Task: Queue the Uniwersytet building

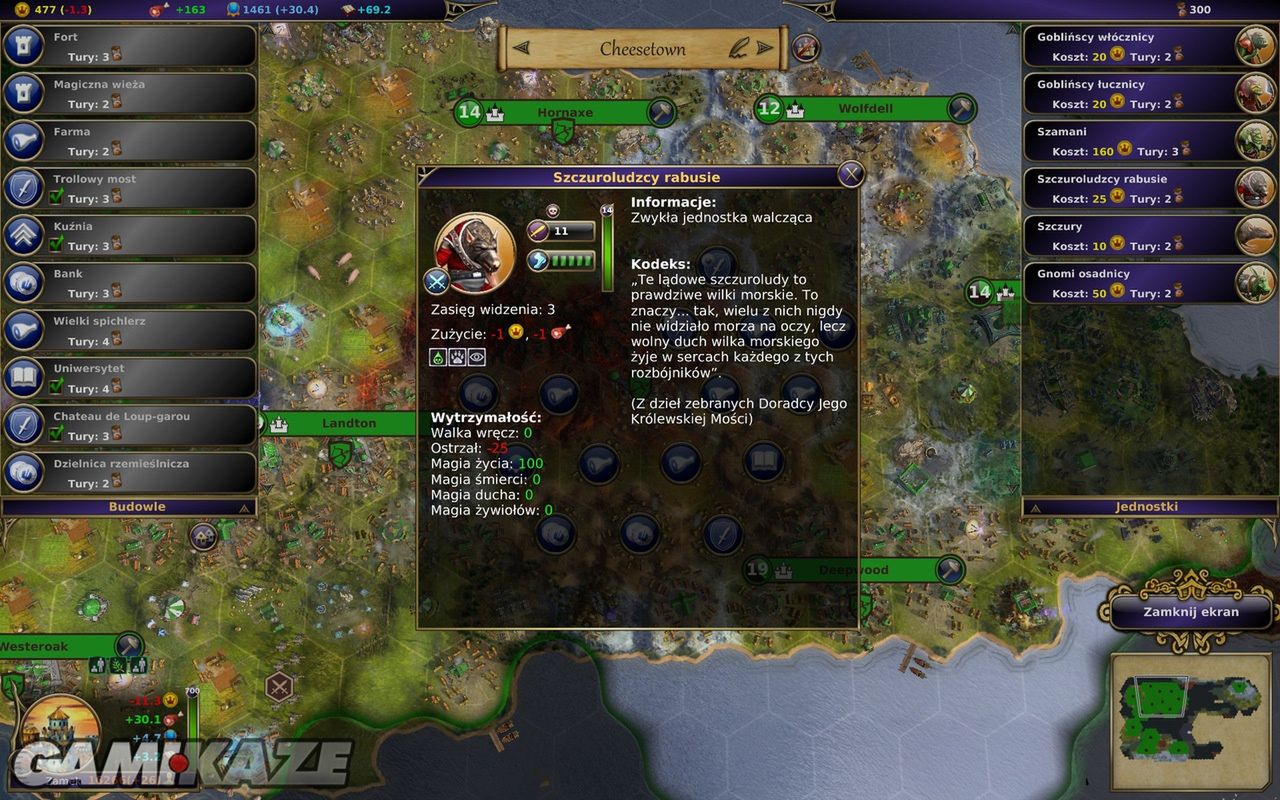Action: coord(130,378)
